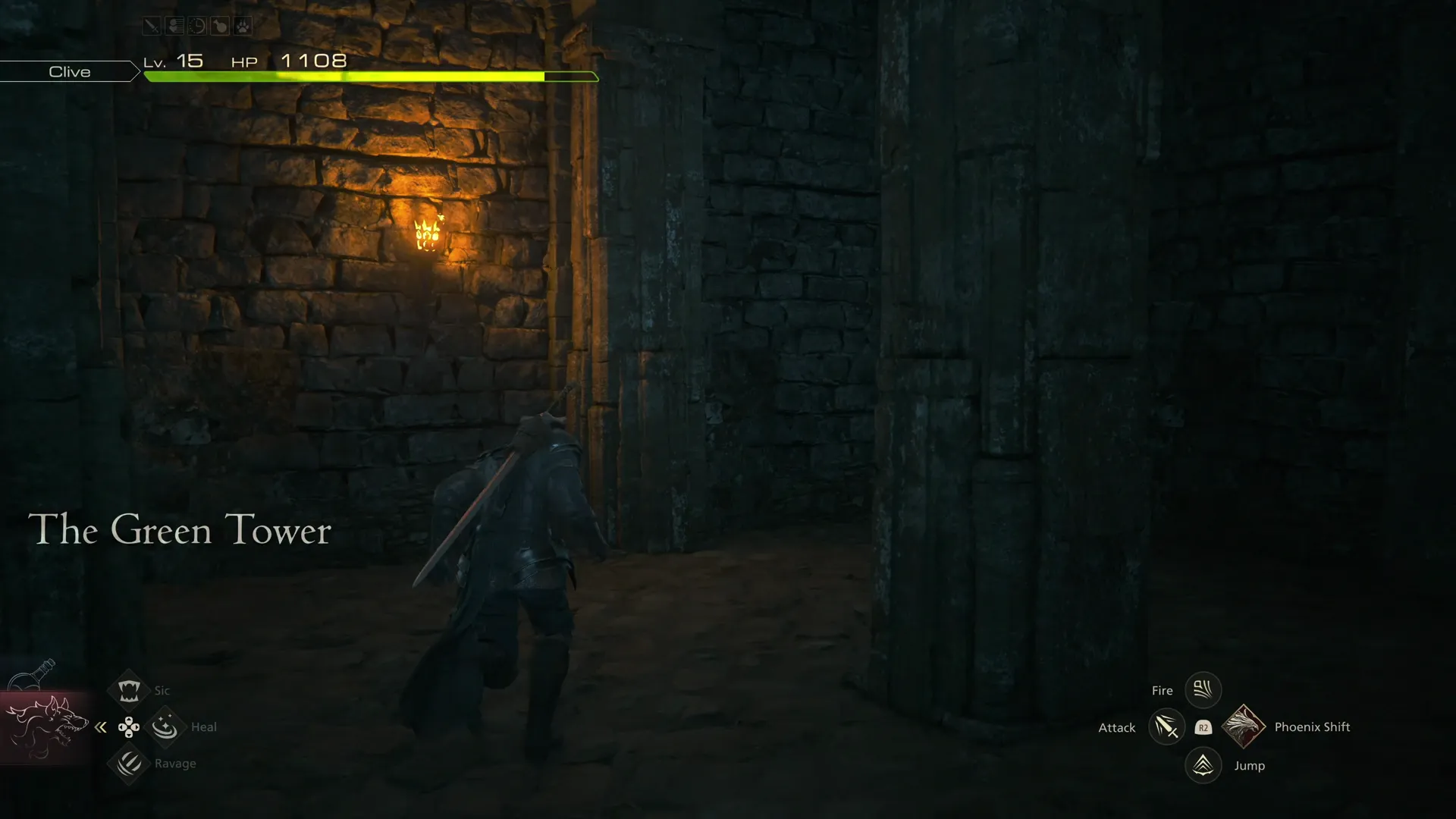Click the Attack sword icon
Viewport: 1456px width, 819px height.
point(1166,727)
